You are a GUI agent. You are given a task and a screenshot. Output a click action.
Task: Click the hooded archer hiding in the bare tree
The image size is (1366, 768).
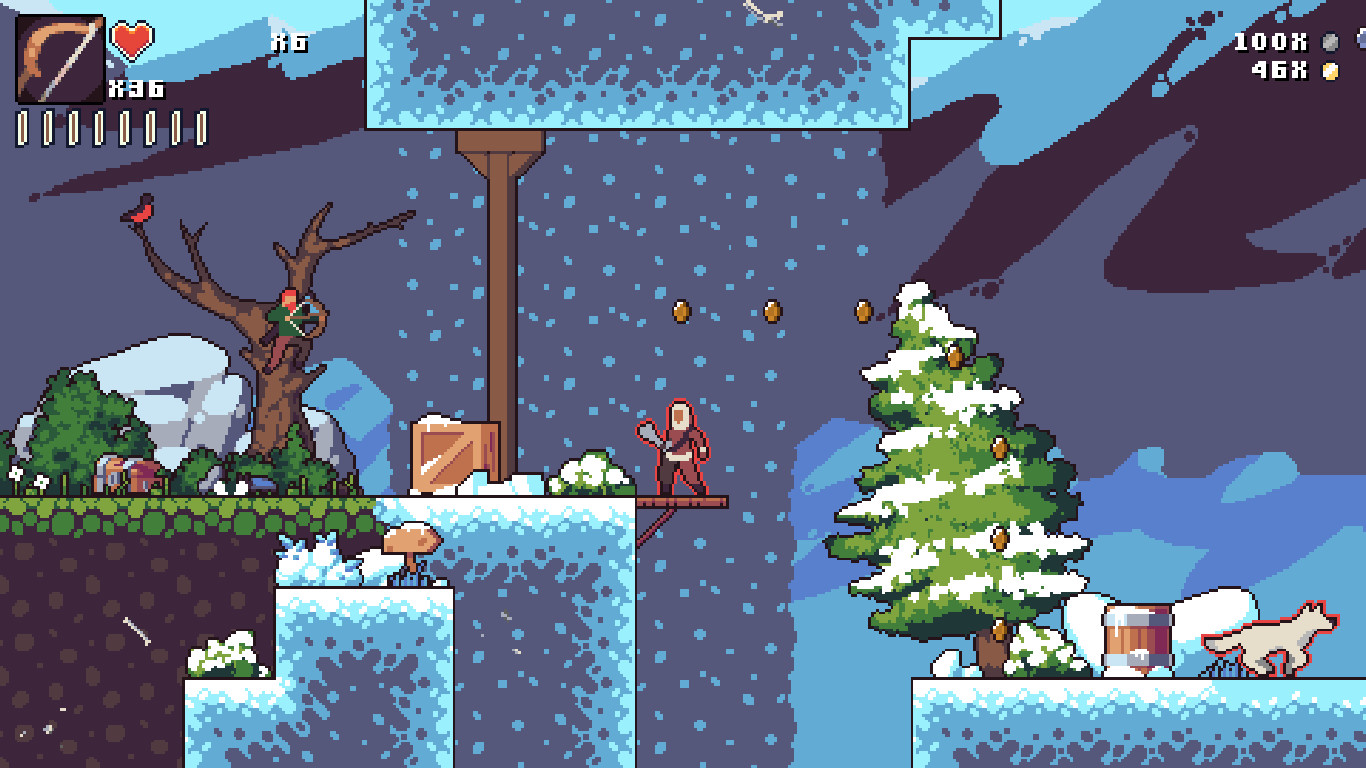click(293, 320)
